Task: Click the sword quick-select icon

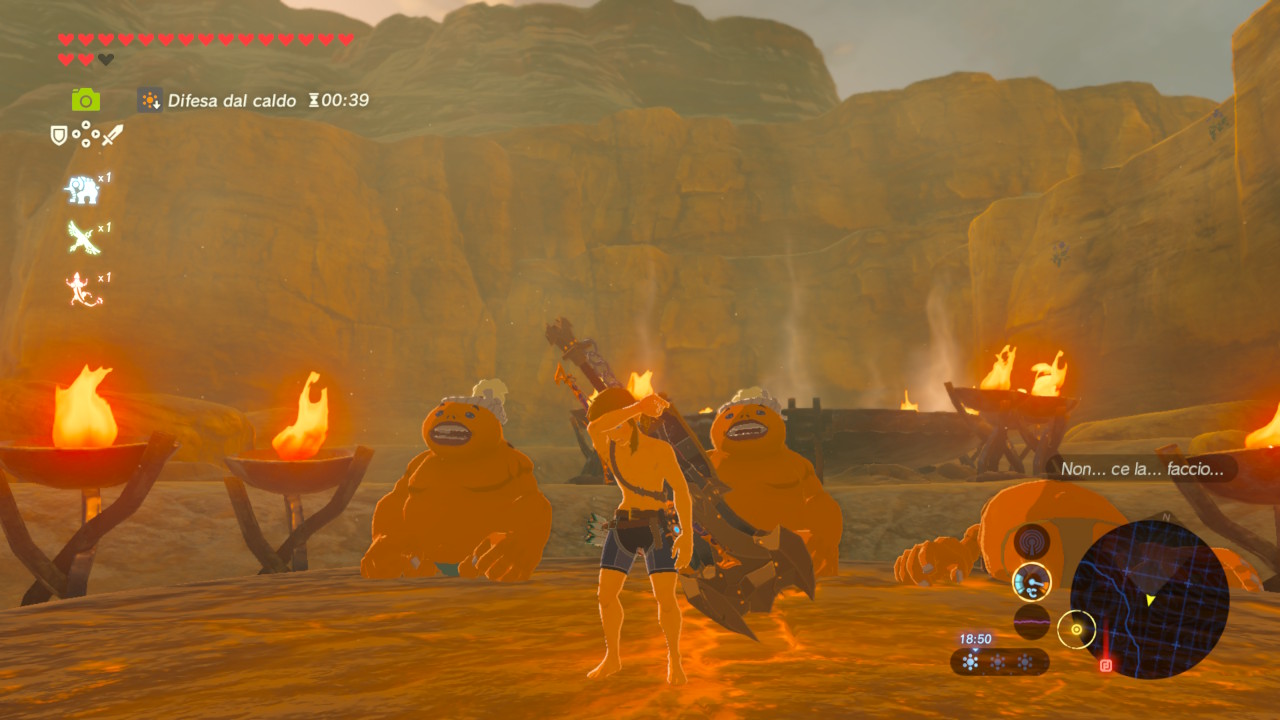Action: pyautogui.click(x=113, y=135)
